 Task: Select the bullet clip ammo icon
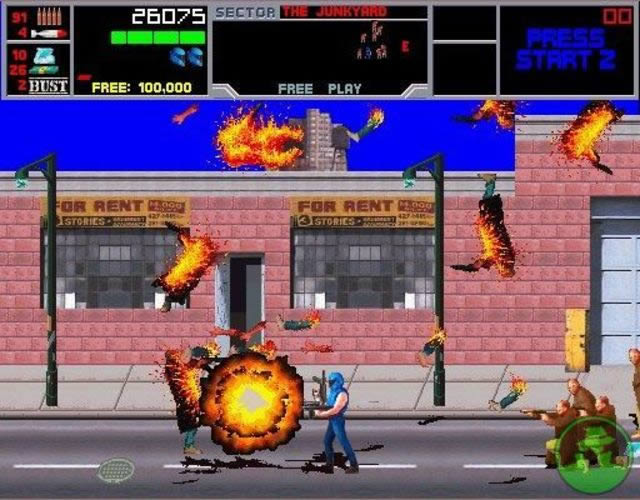pyautogui.click(x=49, y=16)
